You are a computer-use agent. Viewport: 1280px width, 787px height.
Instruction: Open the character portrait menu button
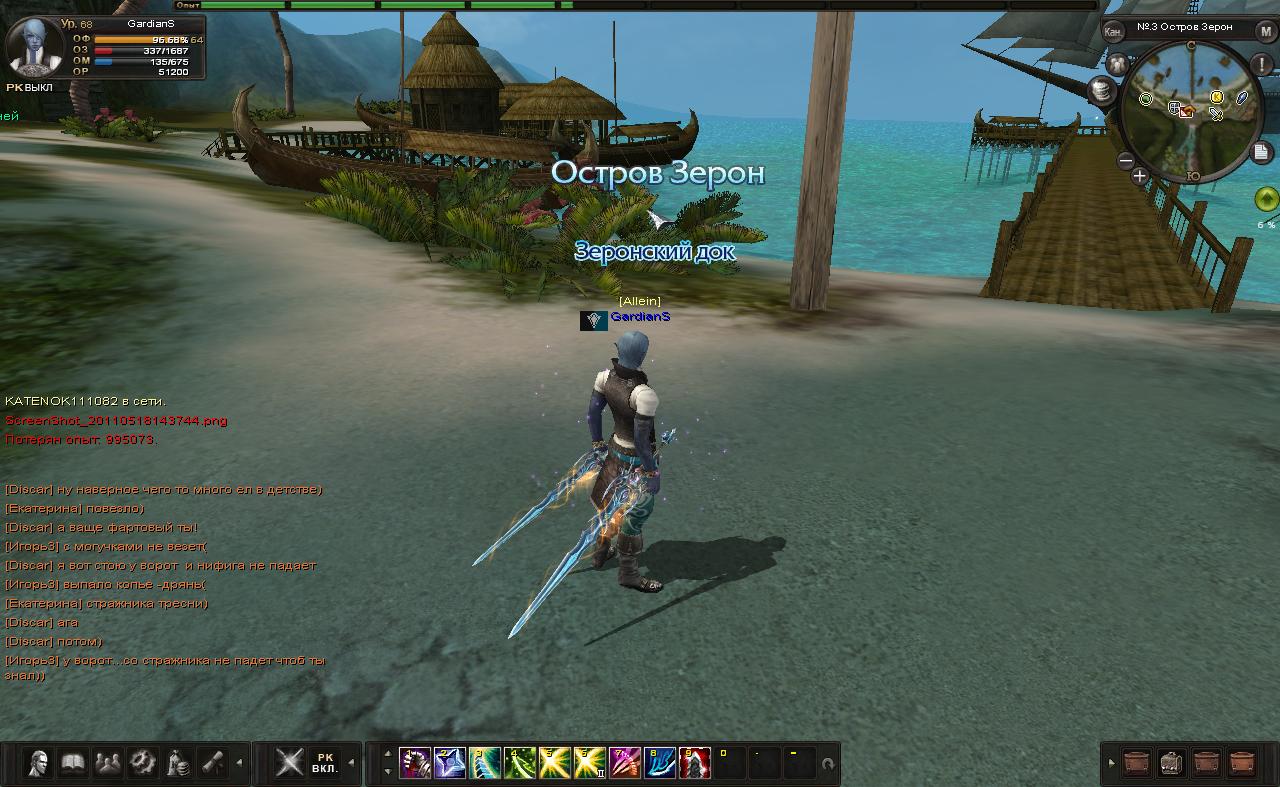pos(39,763)
